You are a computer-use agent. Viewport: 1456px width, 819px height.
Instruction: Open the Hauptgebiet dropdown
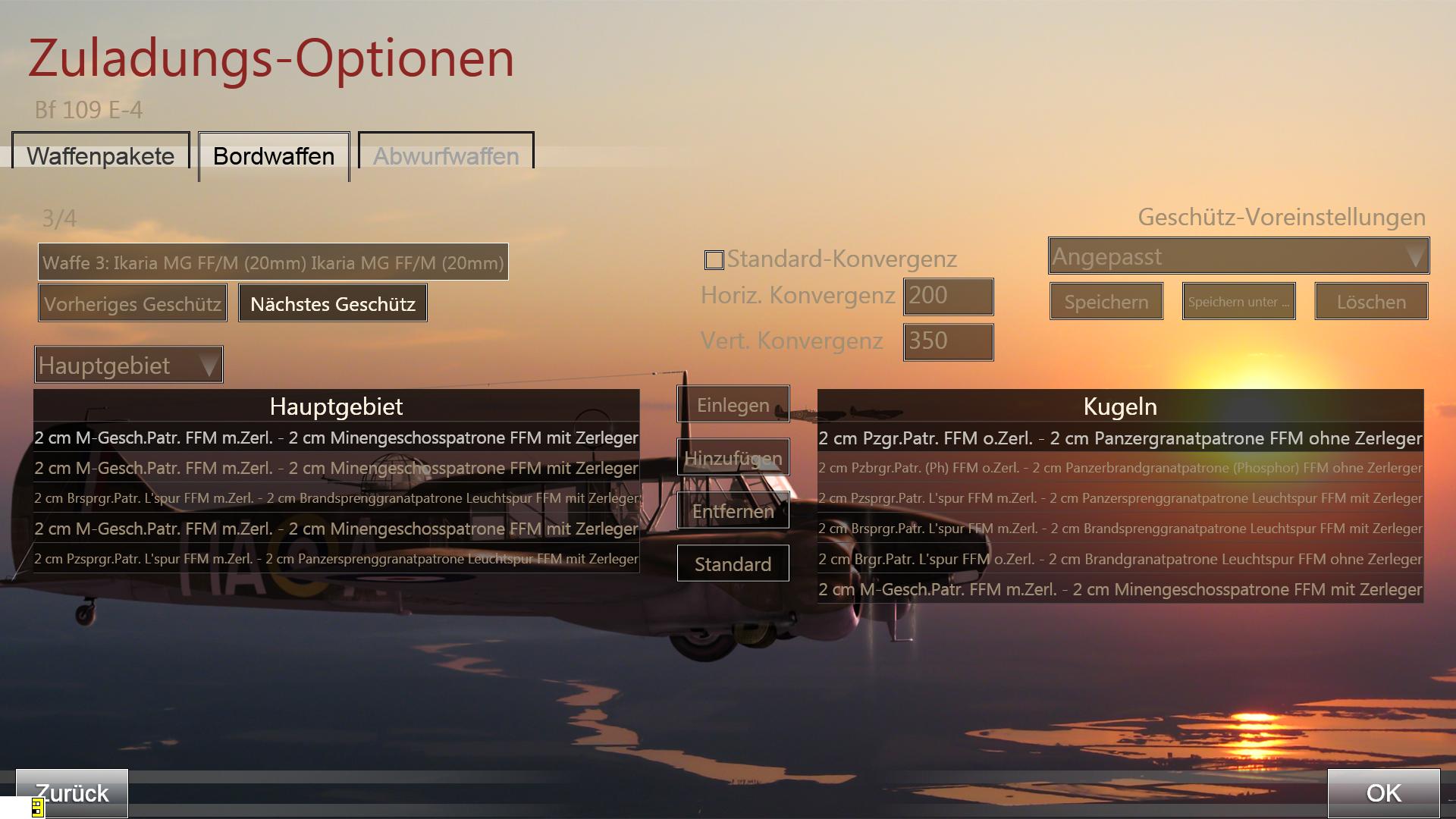(128, 366)
